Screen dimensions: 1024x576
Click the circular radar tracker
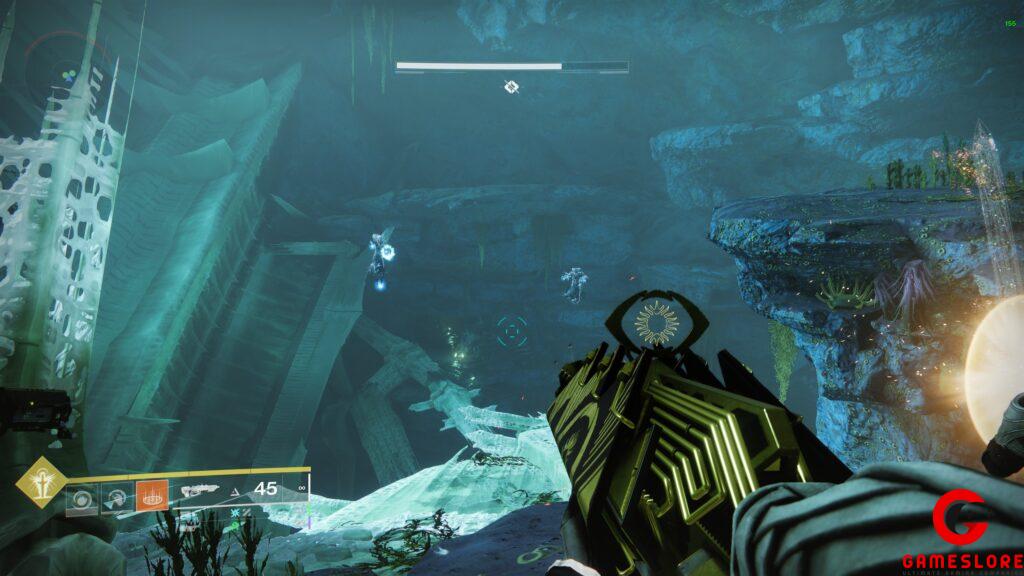pos(66,72)
